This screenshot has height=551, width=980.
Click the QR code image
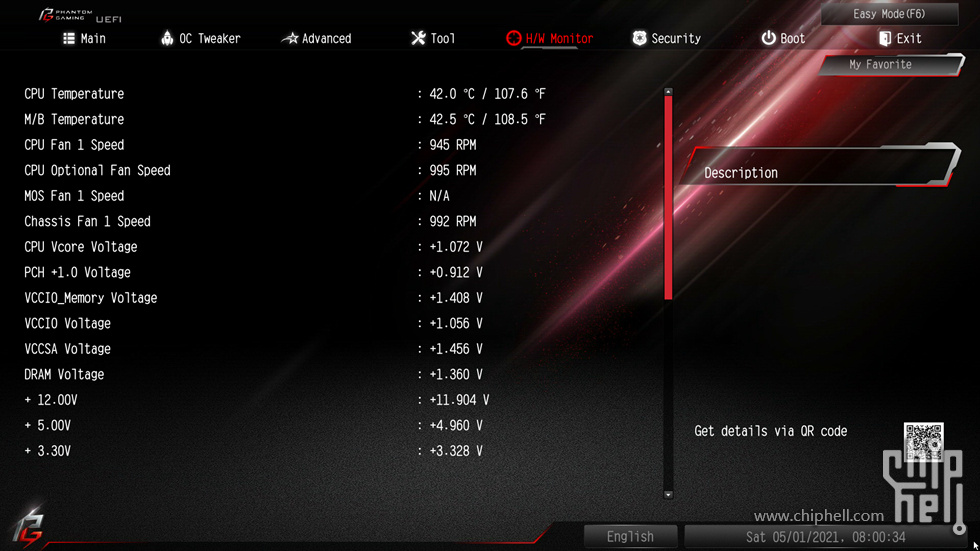tap(923, 442)
